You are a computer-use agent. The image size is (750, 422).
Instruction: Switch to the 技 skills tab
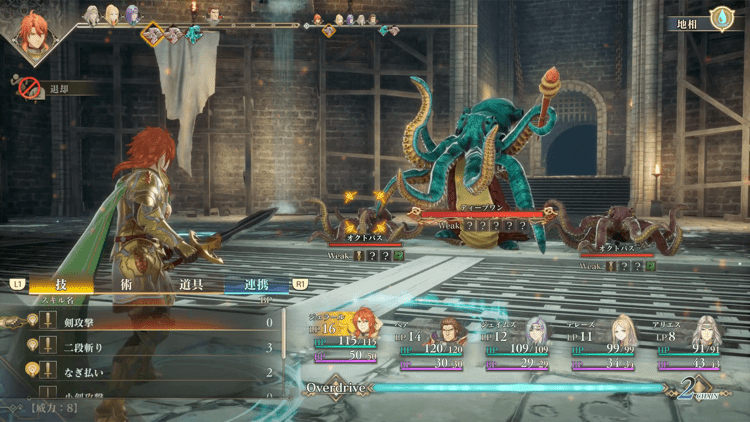pos(60,284)
